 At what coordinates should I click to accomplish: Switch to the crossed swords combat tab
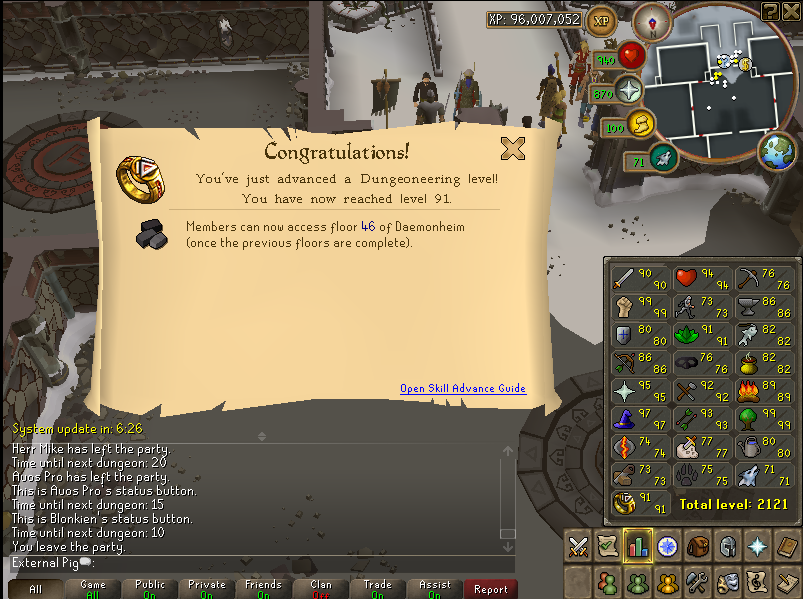tap(578, 546)
